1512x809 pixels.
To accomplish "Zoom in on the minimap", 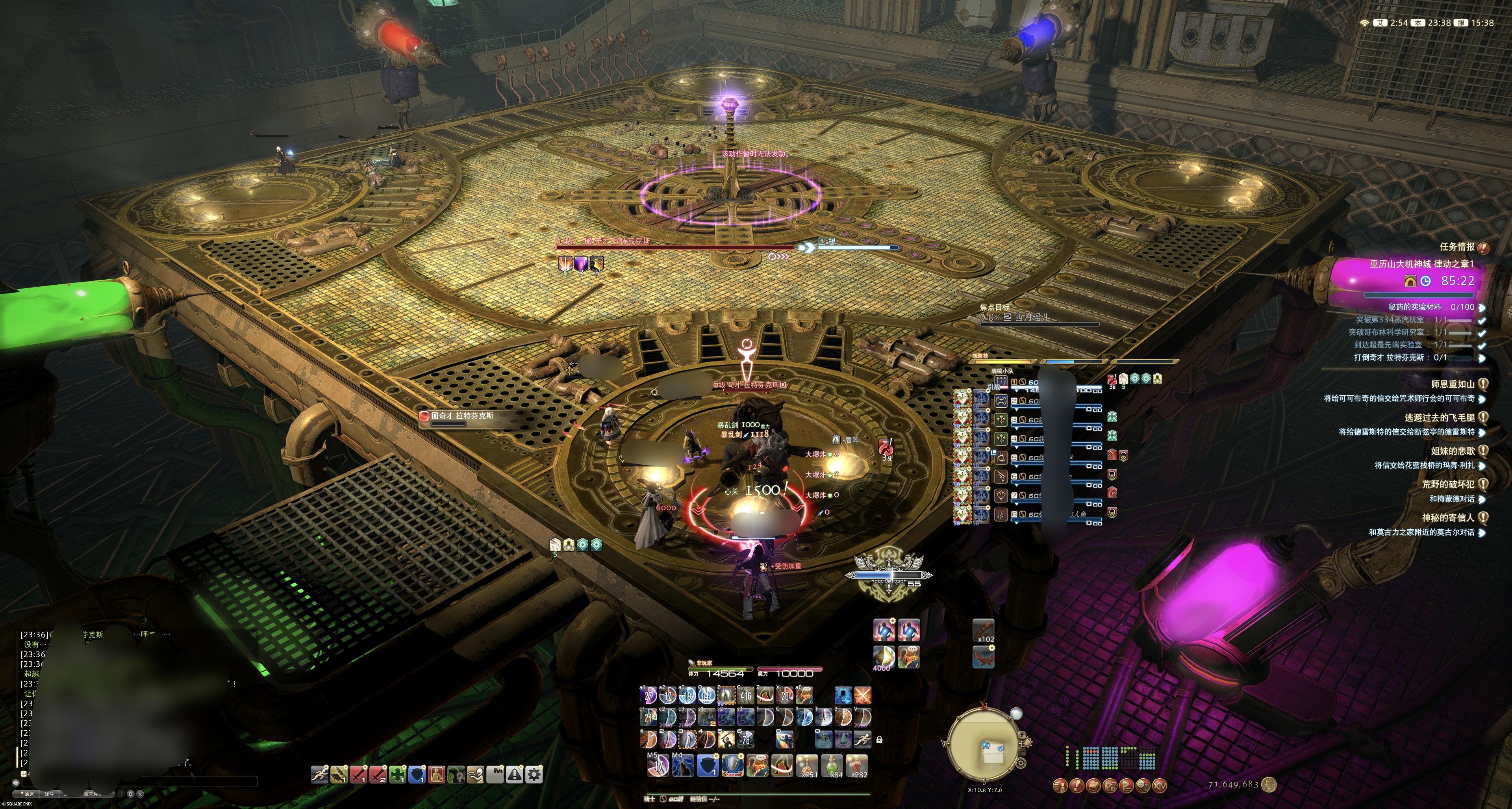I will 1022,736.
